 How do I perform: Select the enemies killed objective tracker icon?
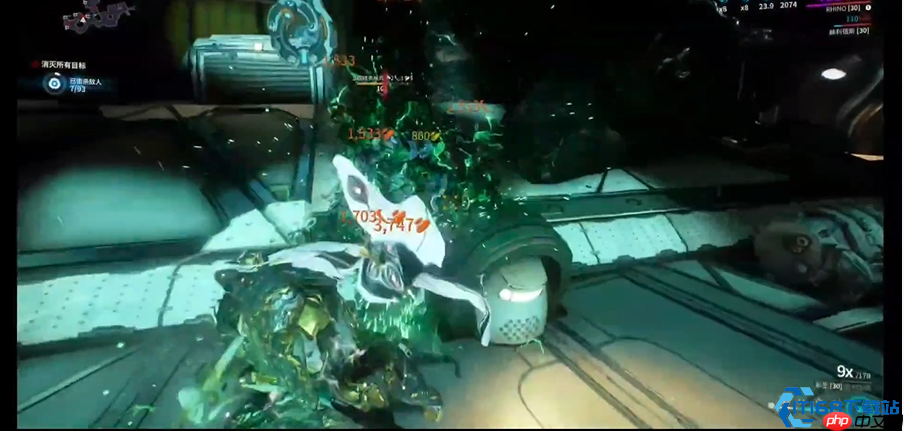[x=55, y=84]
